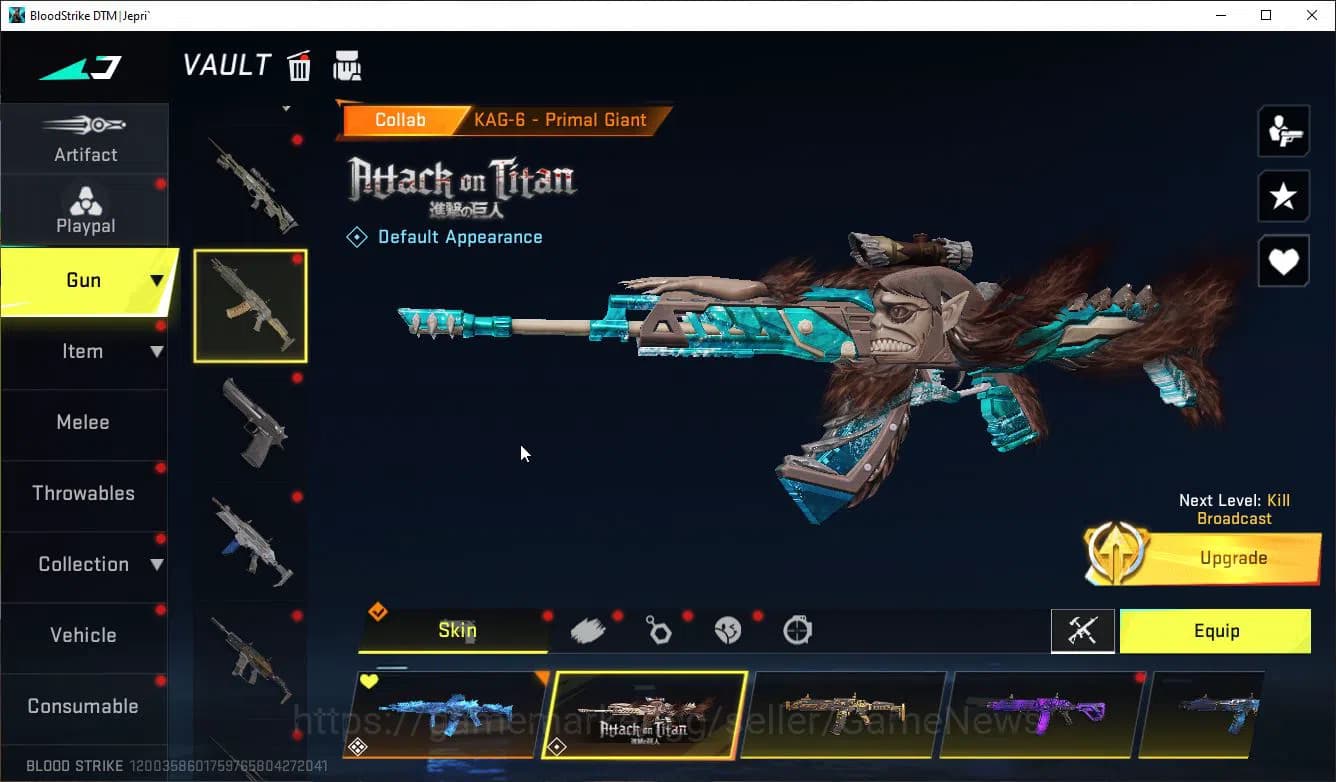Image resolution: width=1336 pixels, height=782 pixels.
Task: Toggle the yellow marker on the Skin tab
Action: [378, 611]
